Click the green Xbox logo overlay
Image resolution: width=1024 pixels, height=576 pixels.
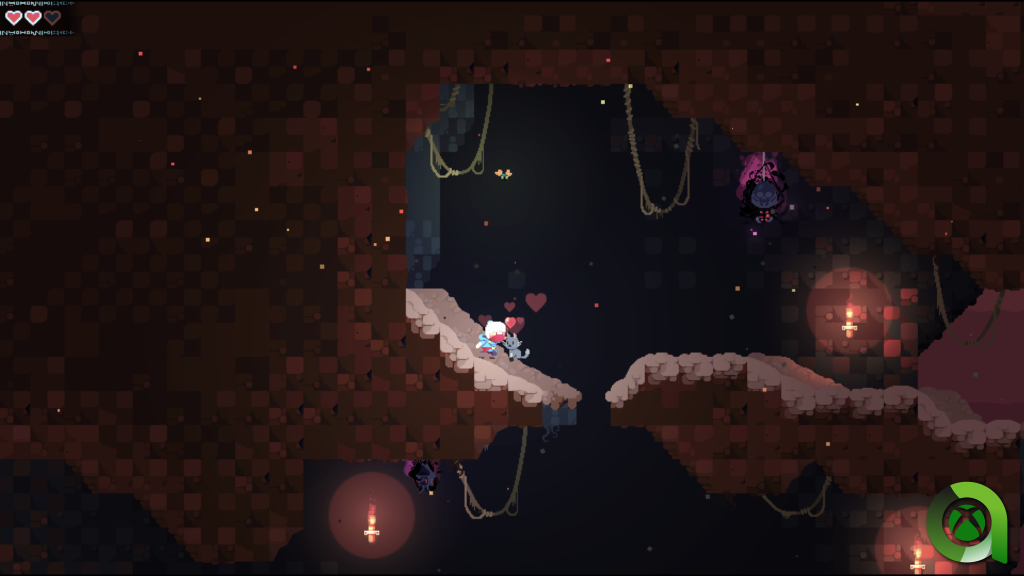click(968, 523)
